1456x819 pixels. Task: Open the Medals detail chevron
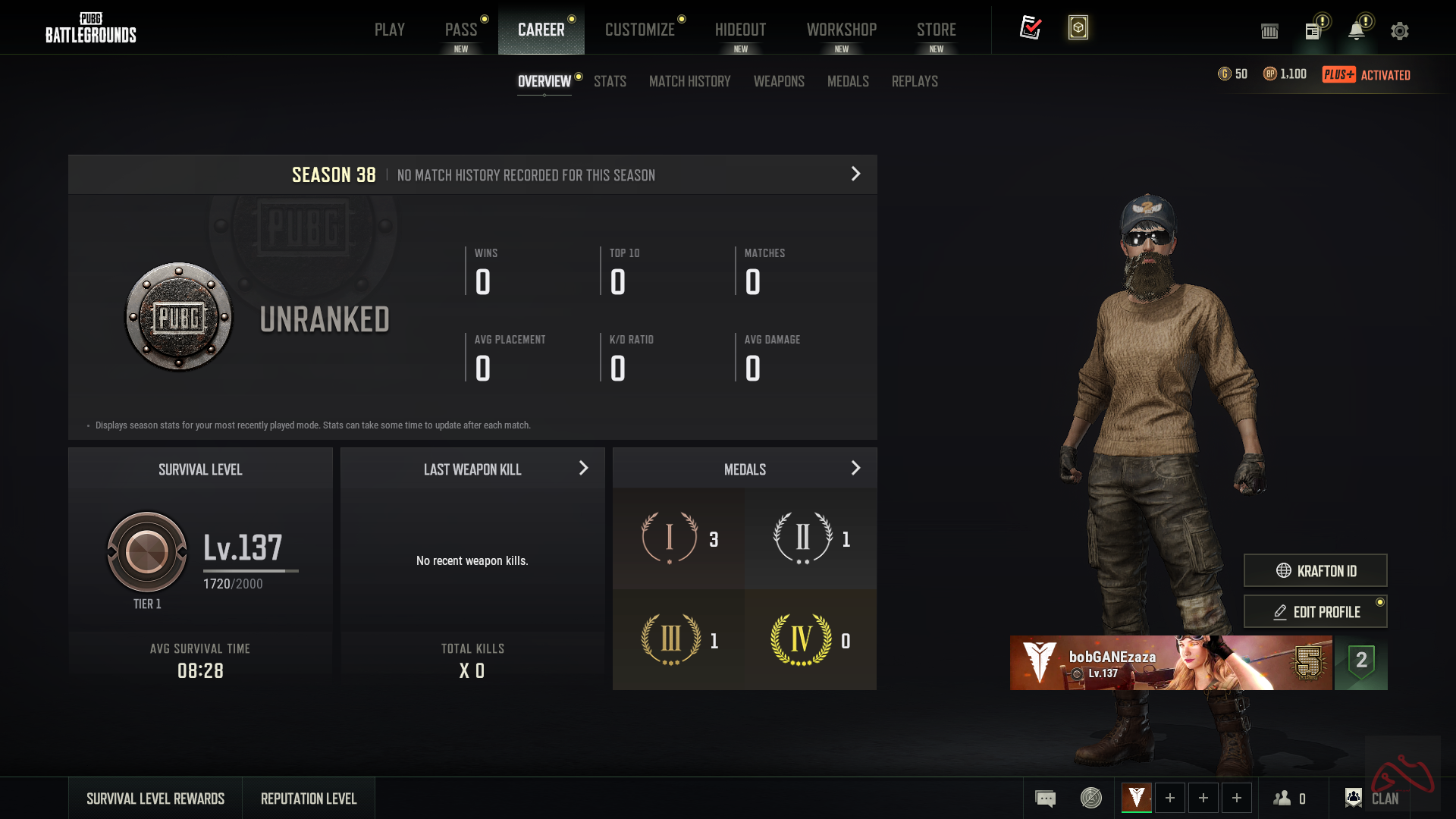coord(856,468)
